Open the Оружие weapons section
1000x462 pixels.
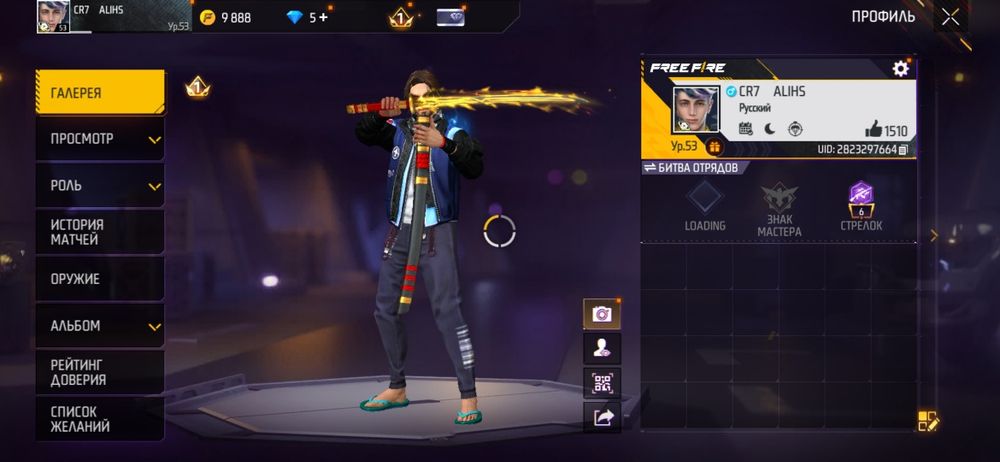coord(100,279)
